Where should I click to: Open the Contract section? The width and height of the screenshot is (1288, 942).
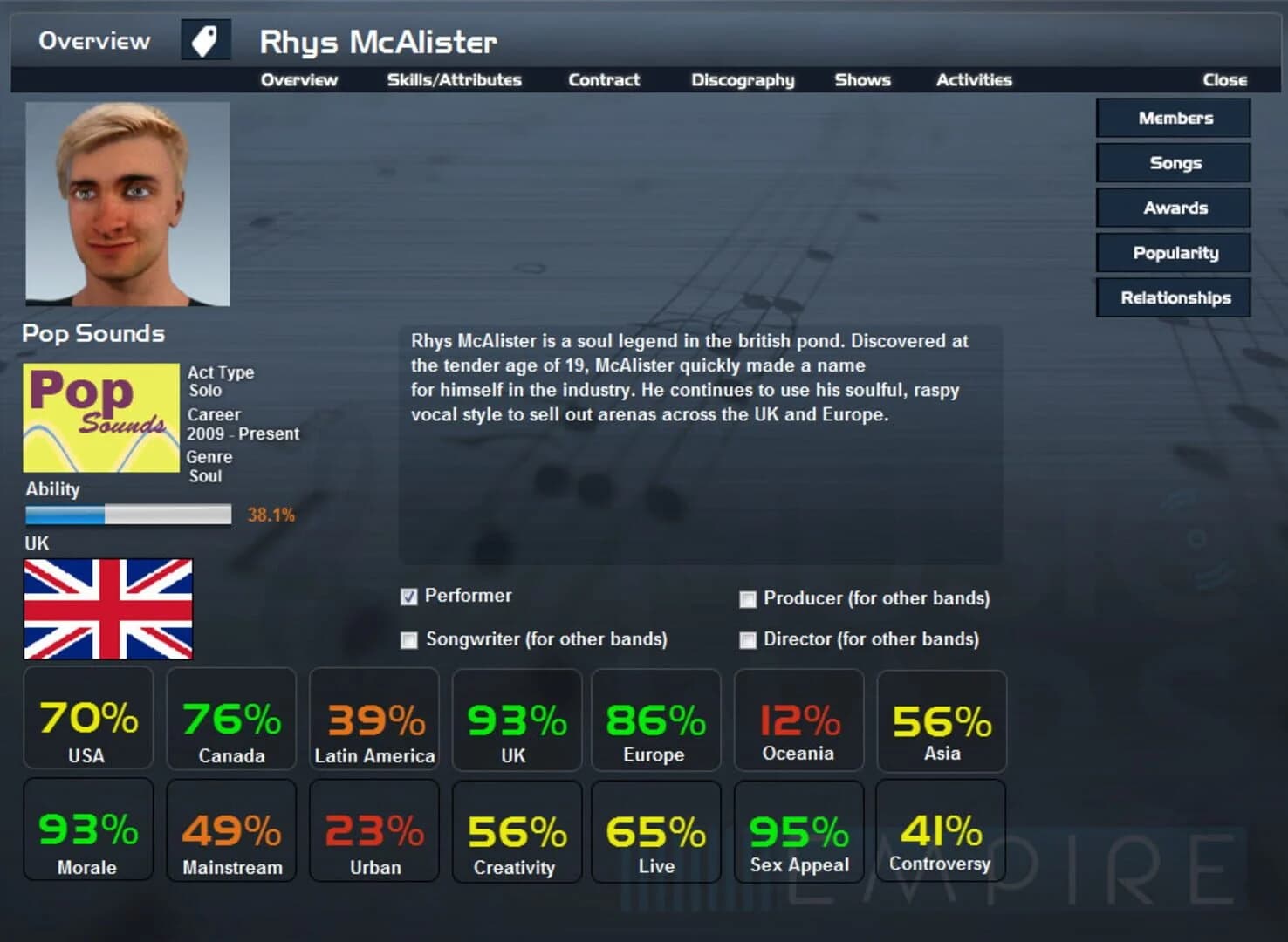point(604,79)
